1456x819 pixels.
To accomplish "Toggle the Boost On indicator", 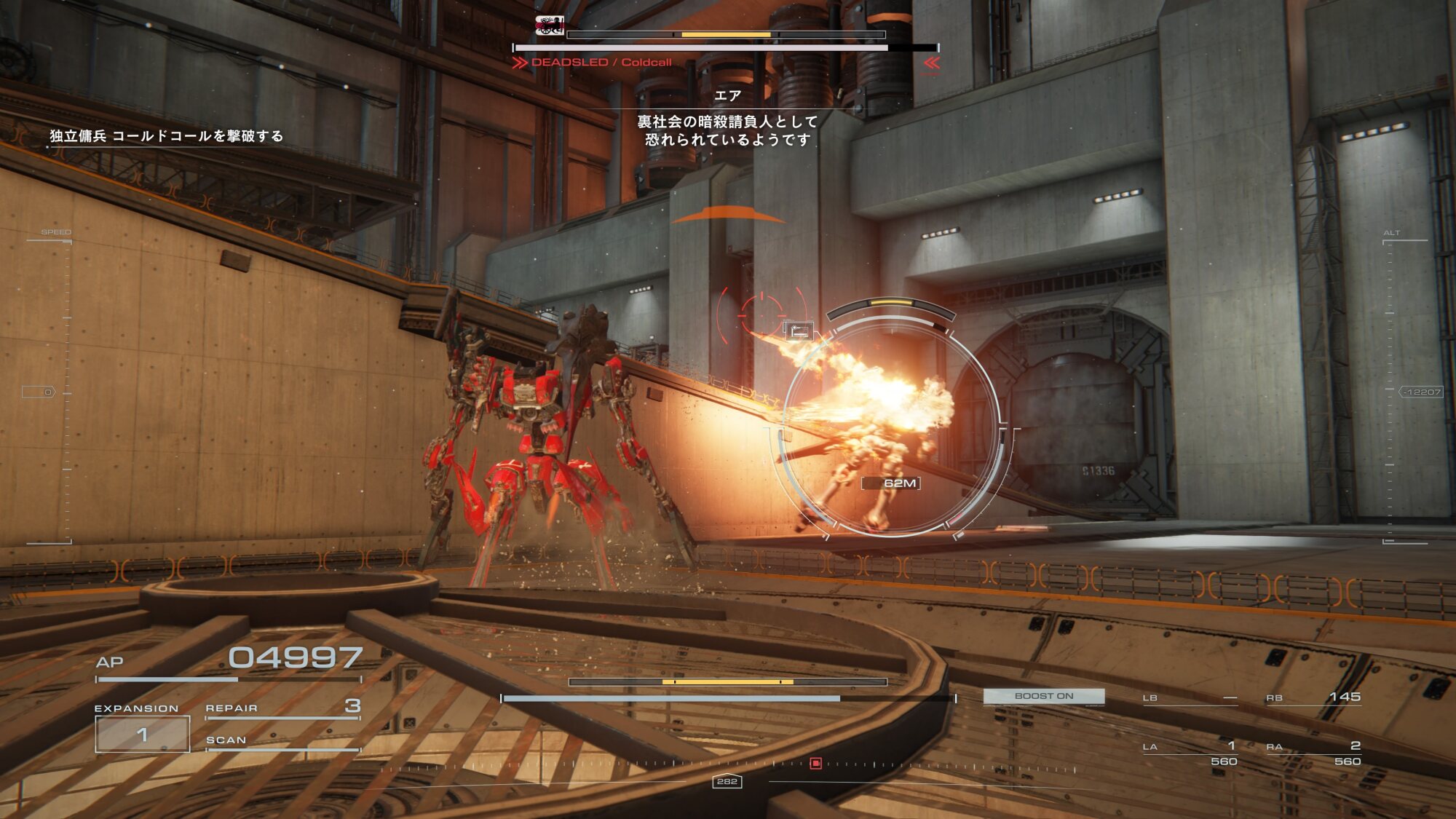I will click(x=1043, y=696).
